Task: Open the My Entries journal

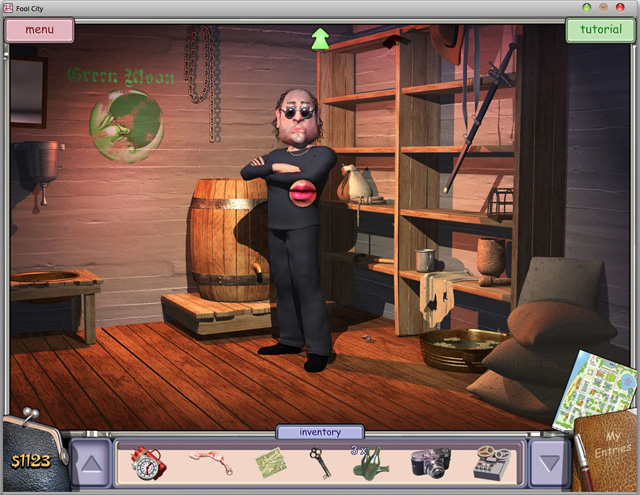Action: [x=607, y=457]
